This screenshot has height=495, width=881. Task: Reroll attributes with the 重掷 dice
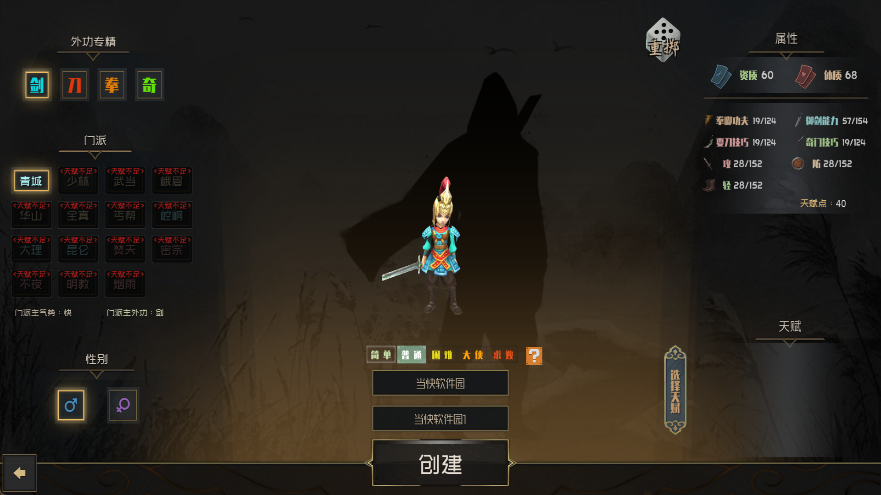tap(664, 40)
